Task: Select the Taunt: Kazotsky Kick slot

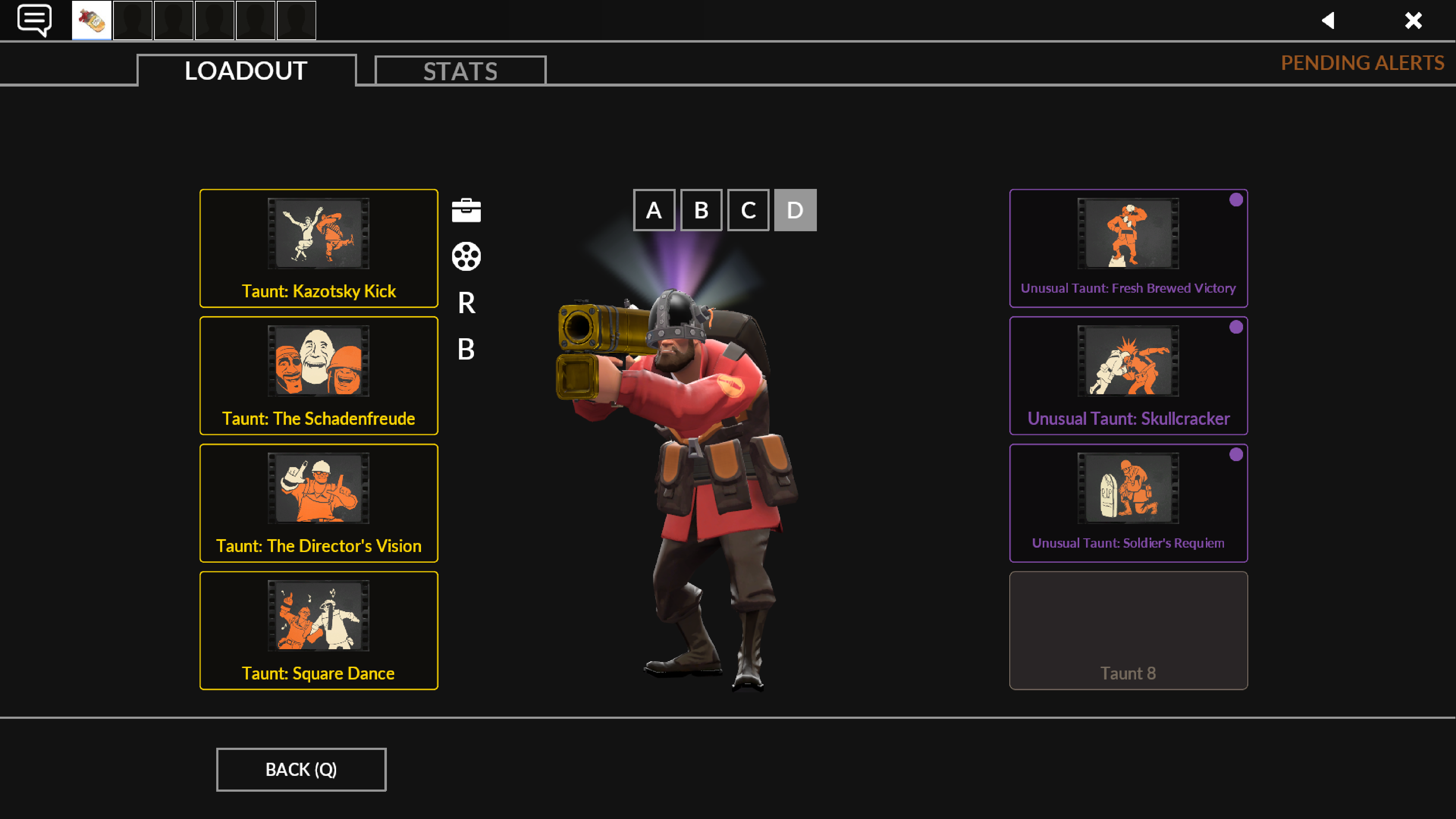Action: click(x=318, y=248)
